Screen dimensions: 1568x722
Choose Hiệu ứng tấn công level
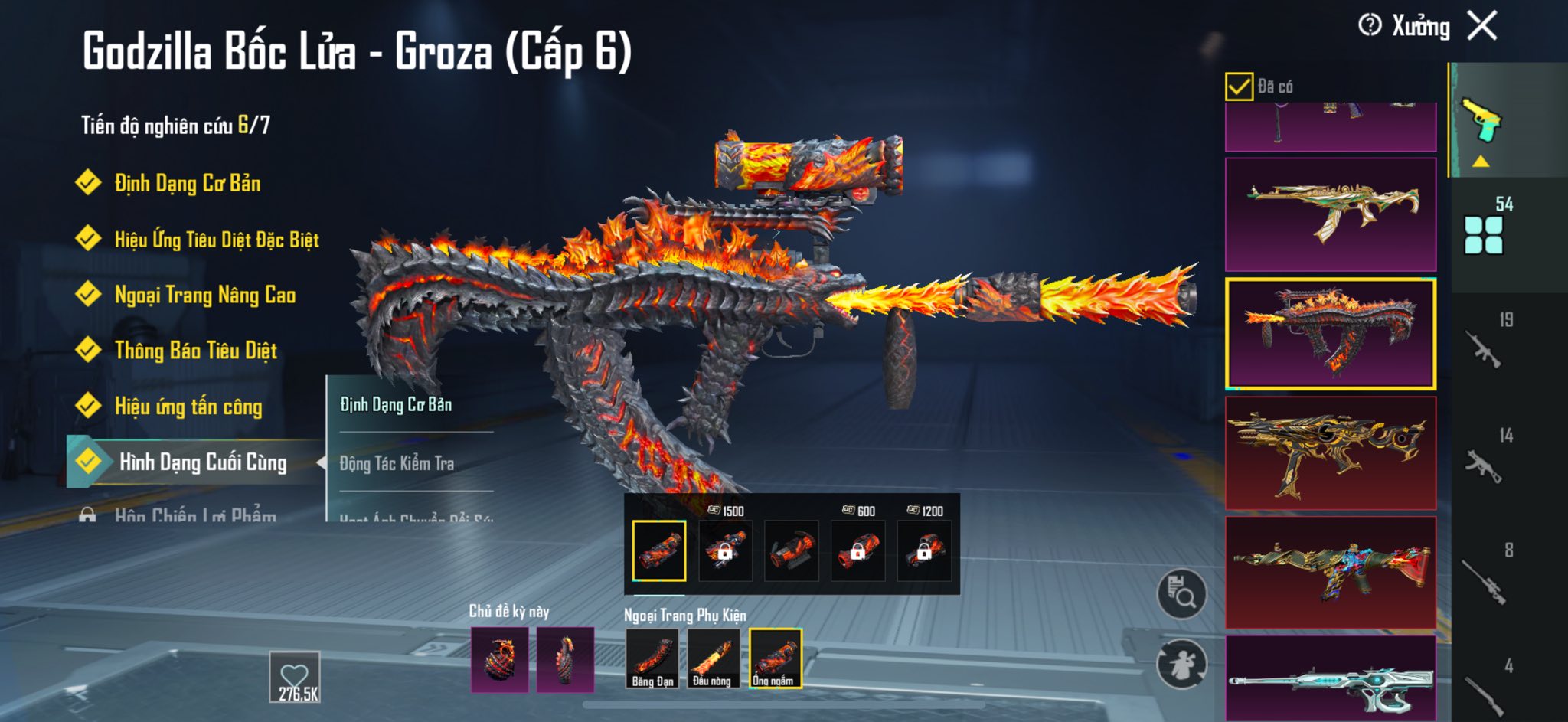188,407
